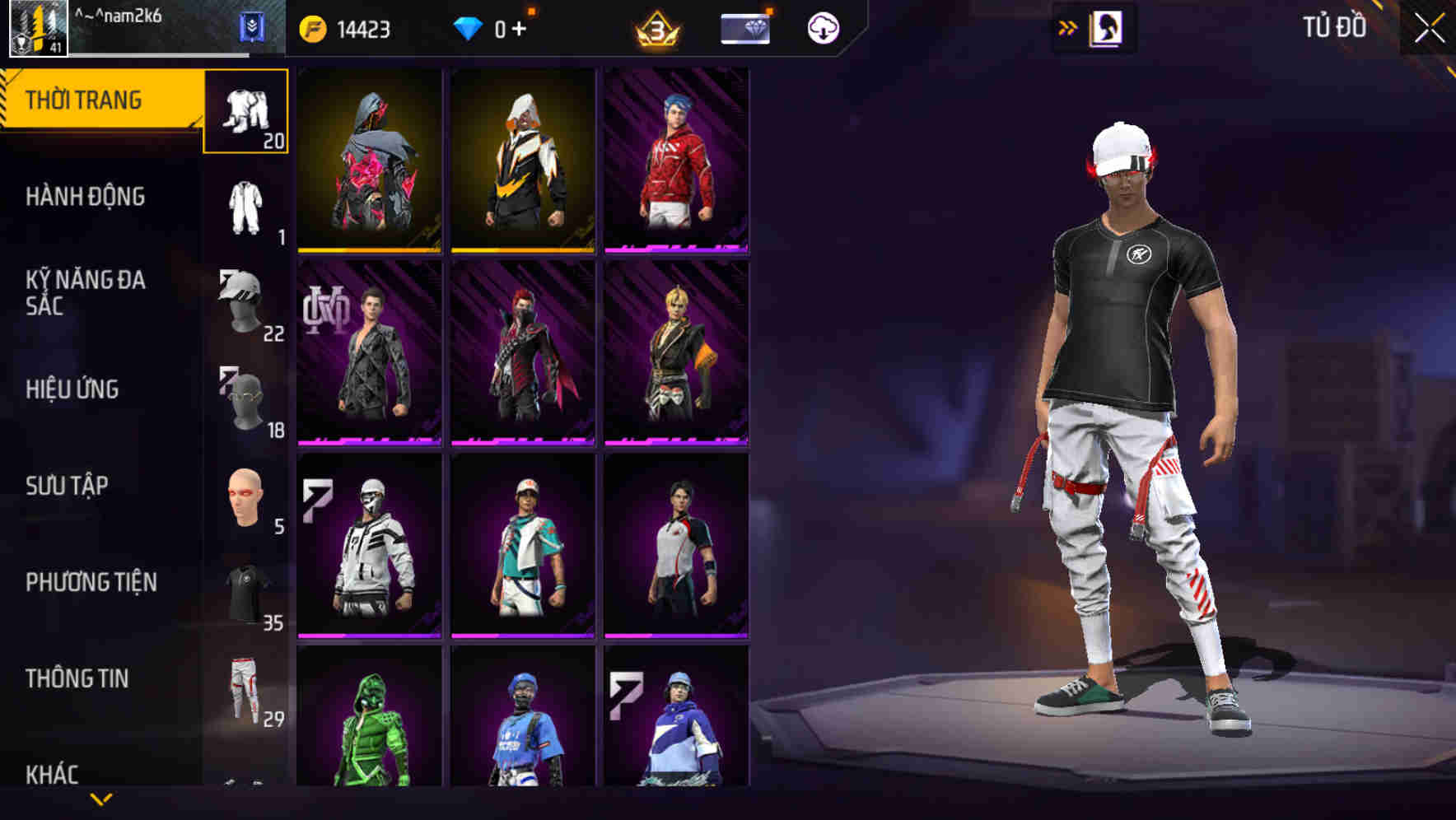Select the red hoodie outfit in top row
The width and height of the screenshot is (1456, 820).
pos(678,161)
